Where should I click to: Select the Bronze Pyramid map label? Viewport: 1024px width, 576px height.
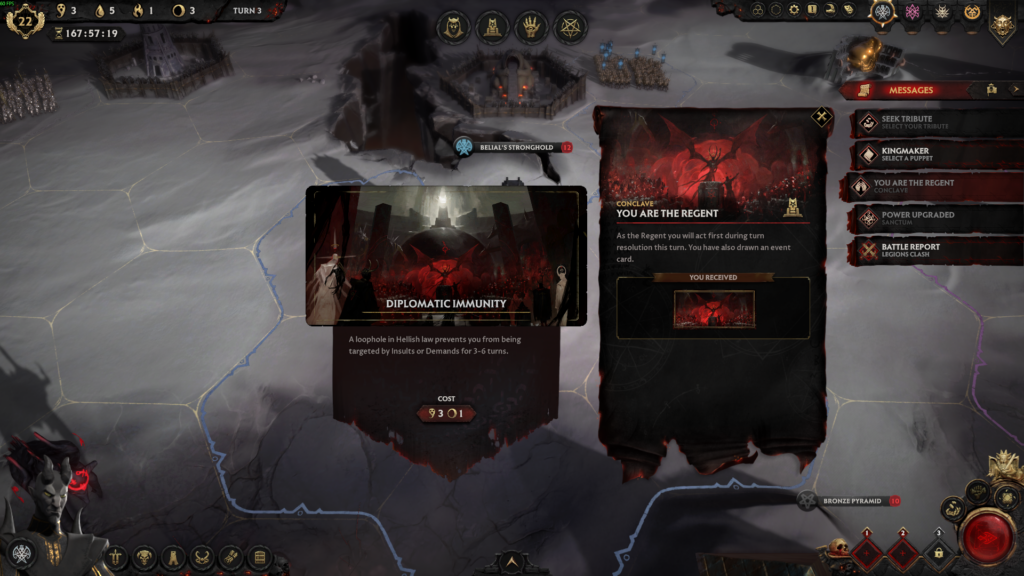(x=852, y=500)
